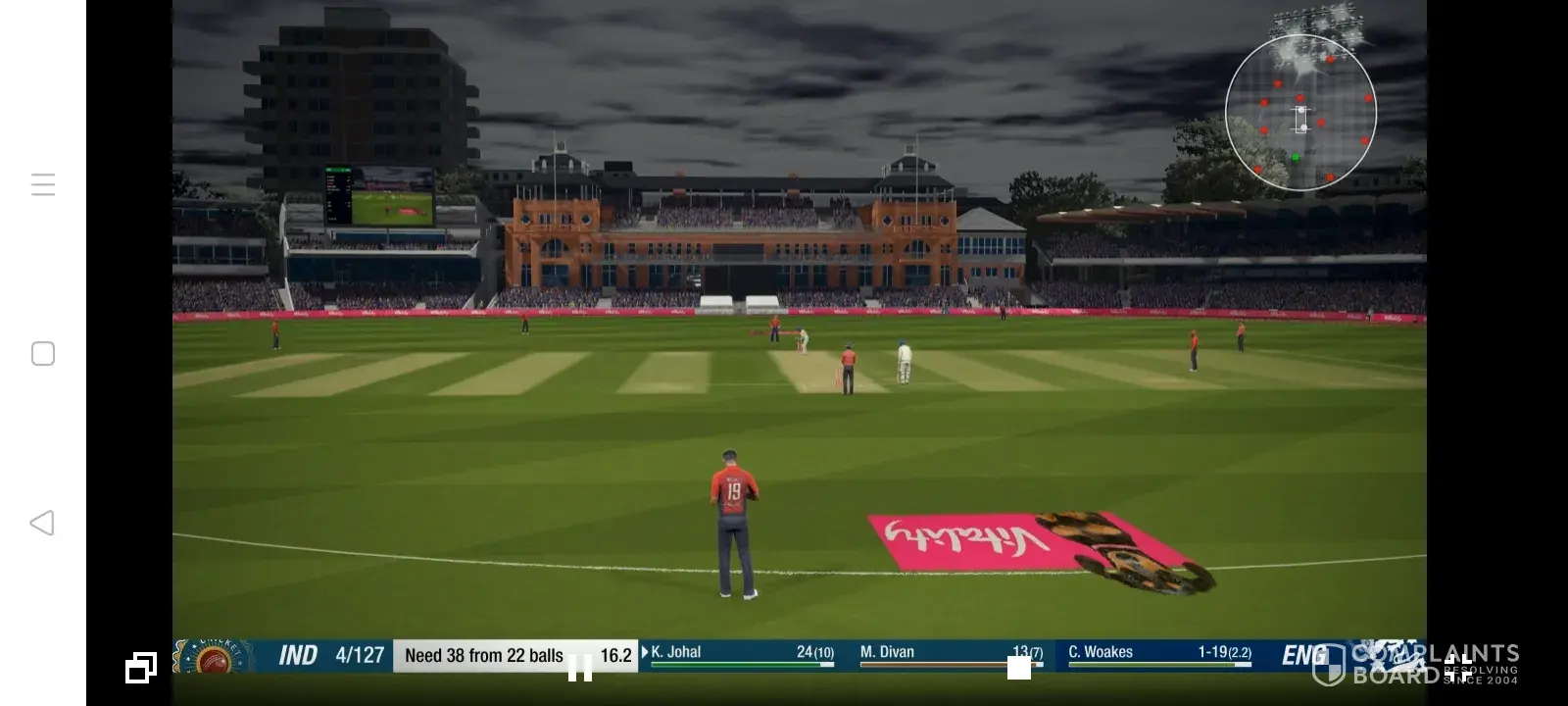
Task: Open the multi-window overlay icon
Action: 140,668
